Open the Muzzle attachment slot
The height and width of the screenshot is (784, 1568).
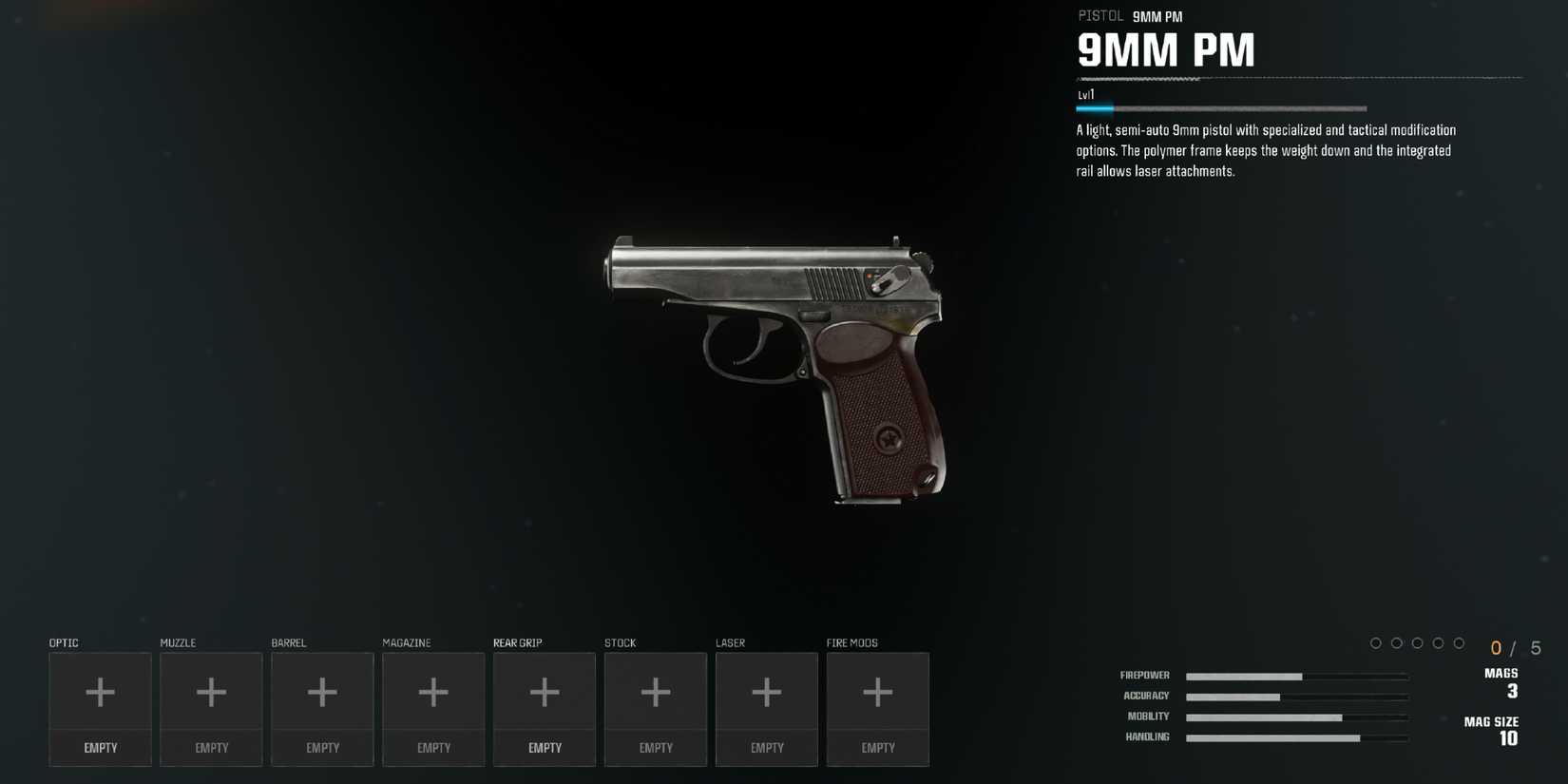click(211, 691)
